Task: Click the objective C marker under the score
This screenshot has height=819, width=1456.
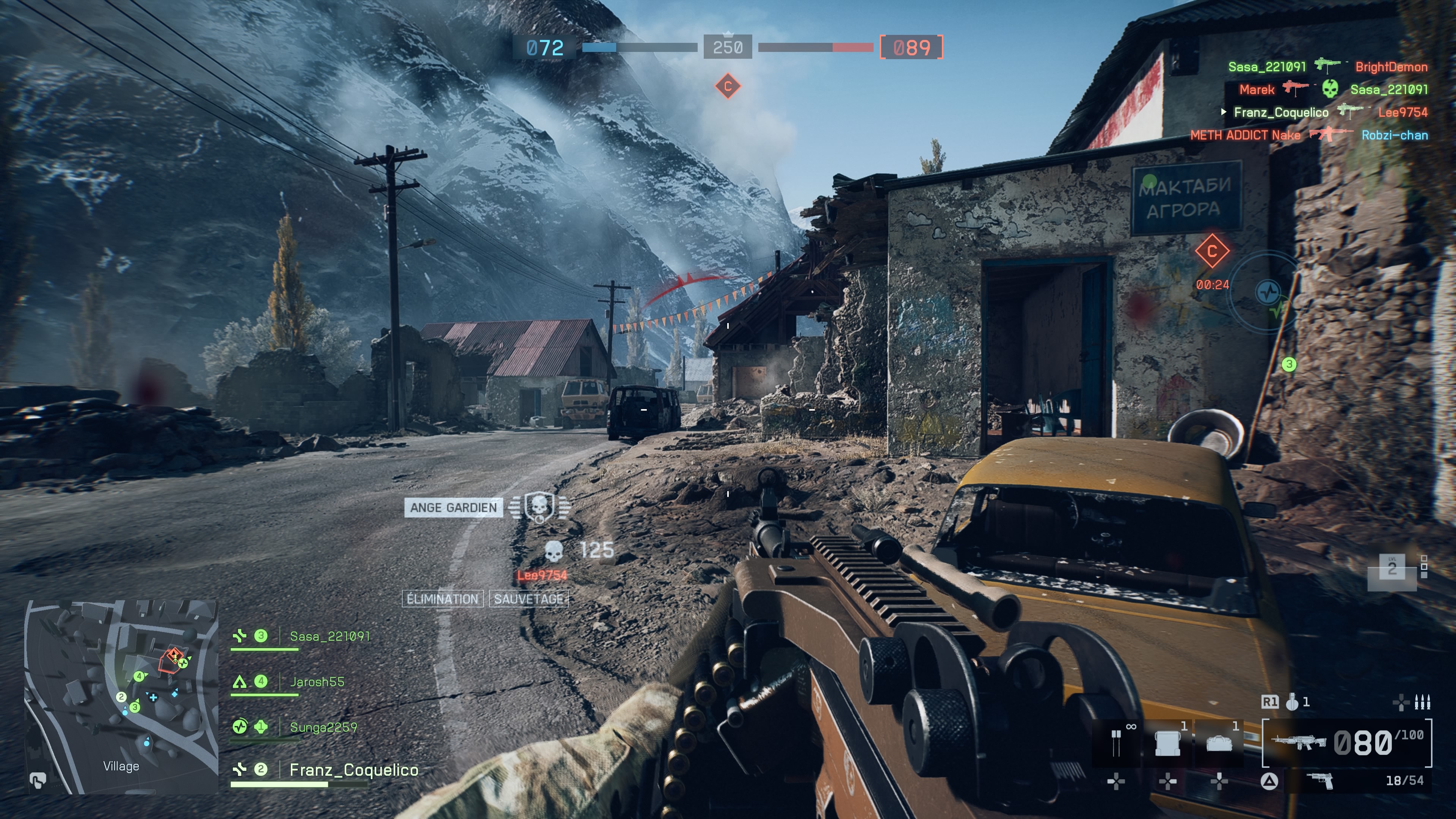Action: [x=728, y=86]
